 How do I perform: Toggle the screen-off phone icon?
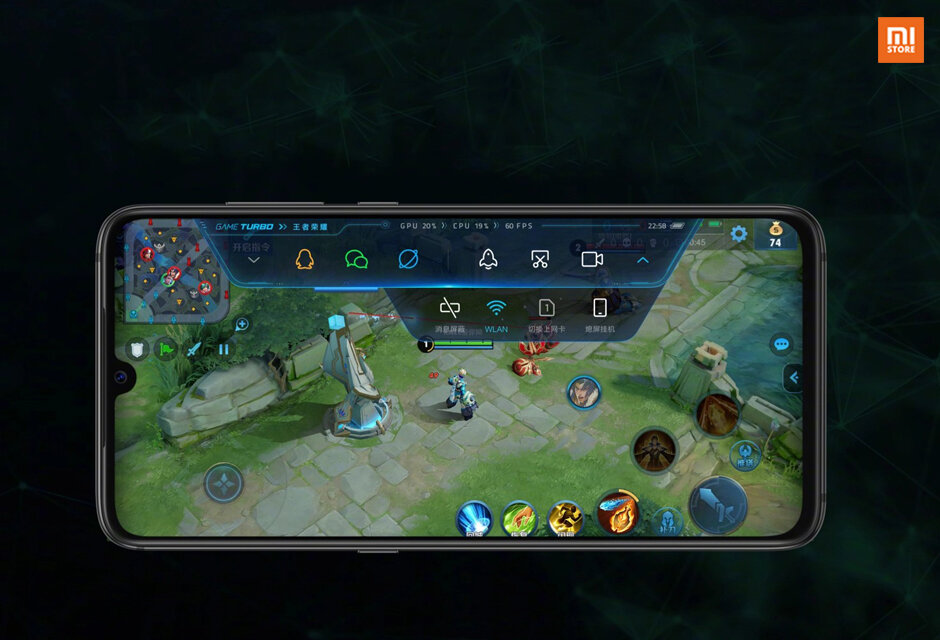point(600,308)
